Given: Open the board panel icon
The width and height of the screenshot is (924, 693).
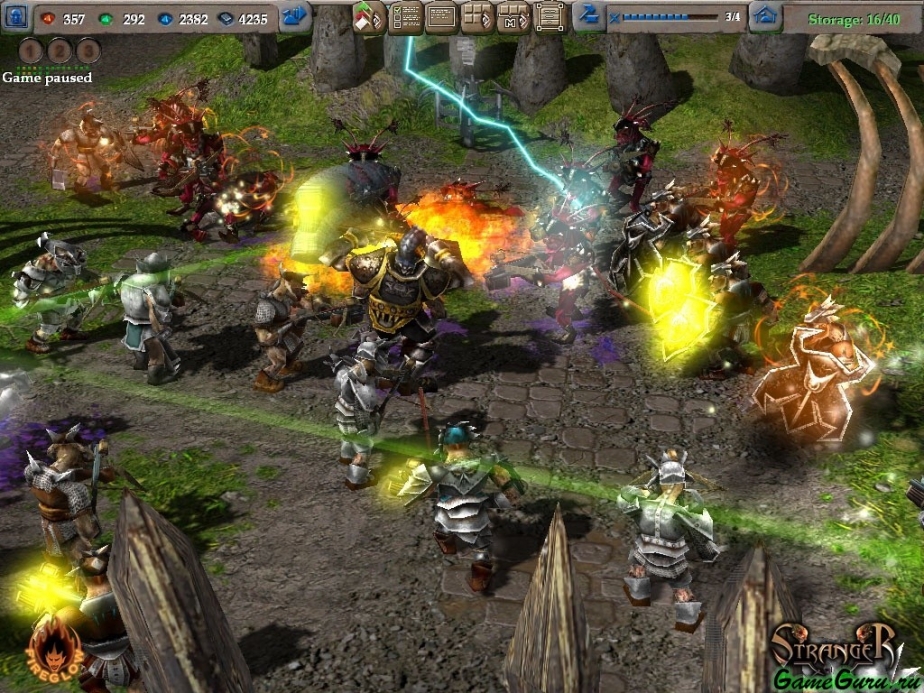Looking at the screenshot, I should 441,17.
